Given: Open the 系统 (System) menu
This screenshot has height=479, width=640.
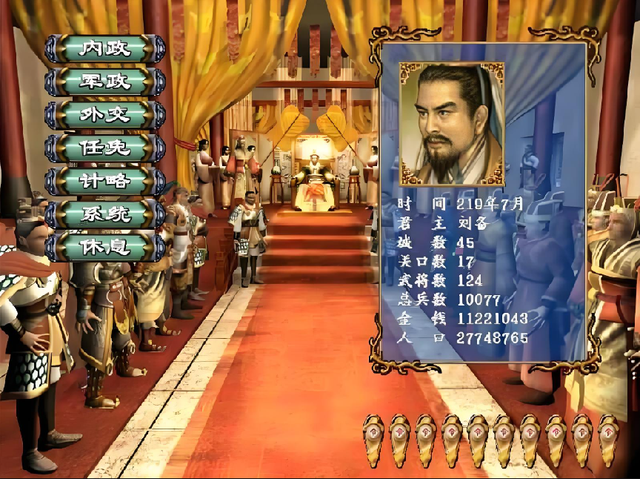Looking at the screenshot, I should coord(105,213).
